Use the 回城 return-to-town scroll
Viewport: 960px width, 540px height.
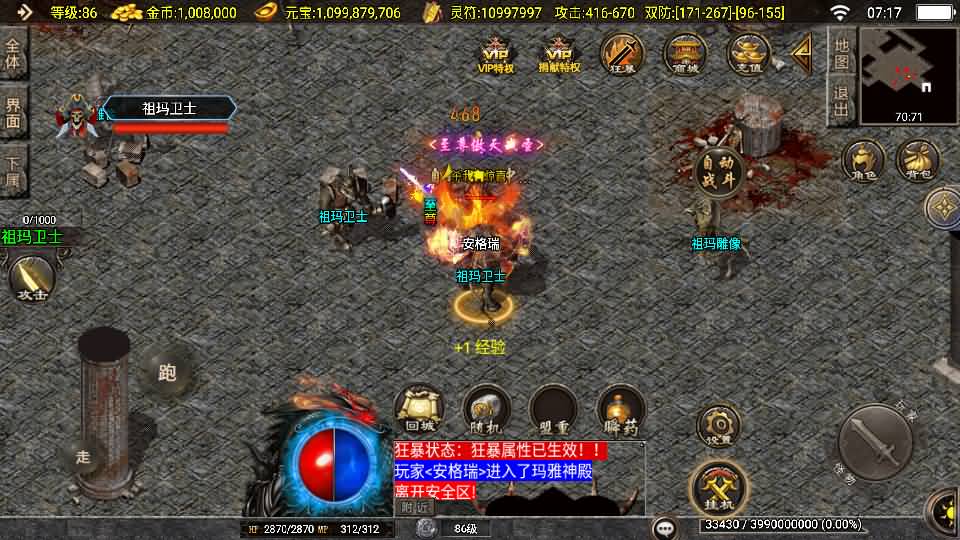pyautogui.click(x=416, y=410)
